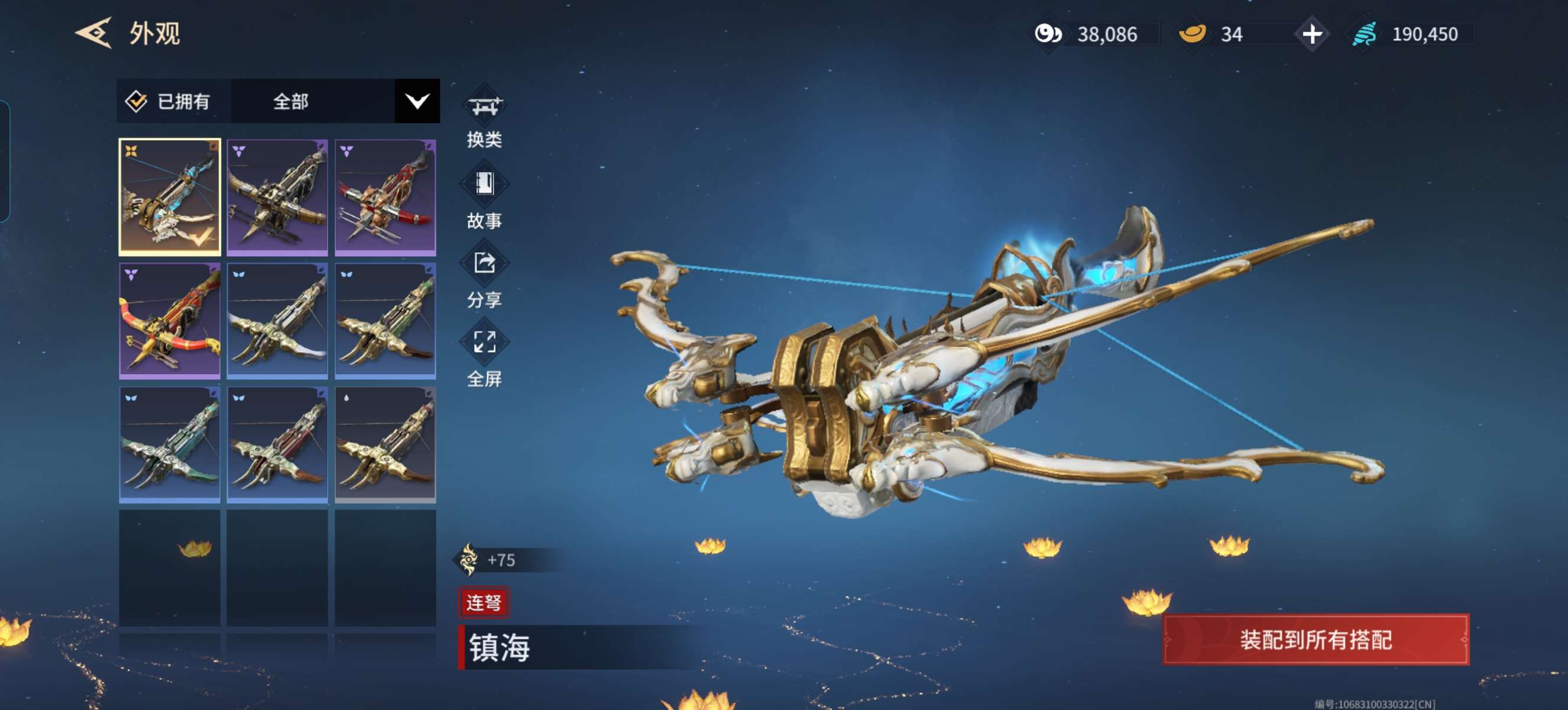Add gold ingots with the plus button
This screenshot has width=1568, height=710.
point(1312,34)
